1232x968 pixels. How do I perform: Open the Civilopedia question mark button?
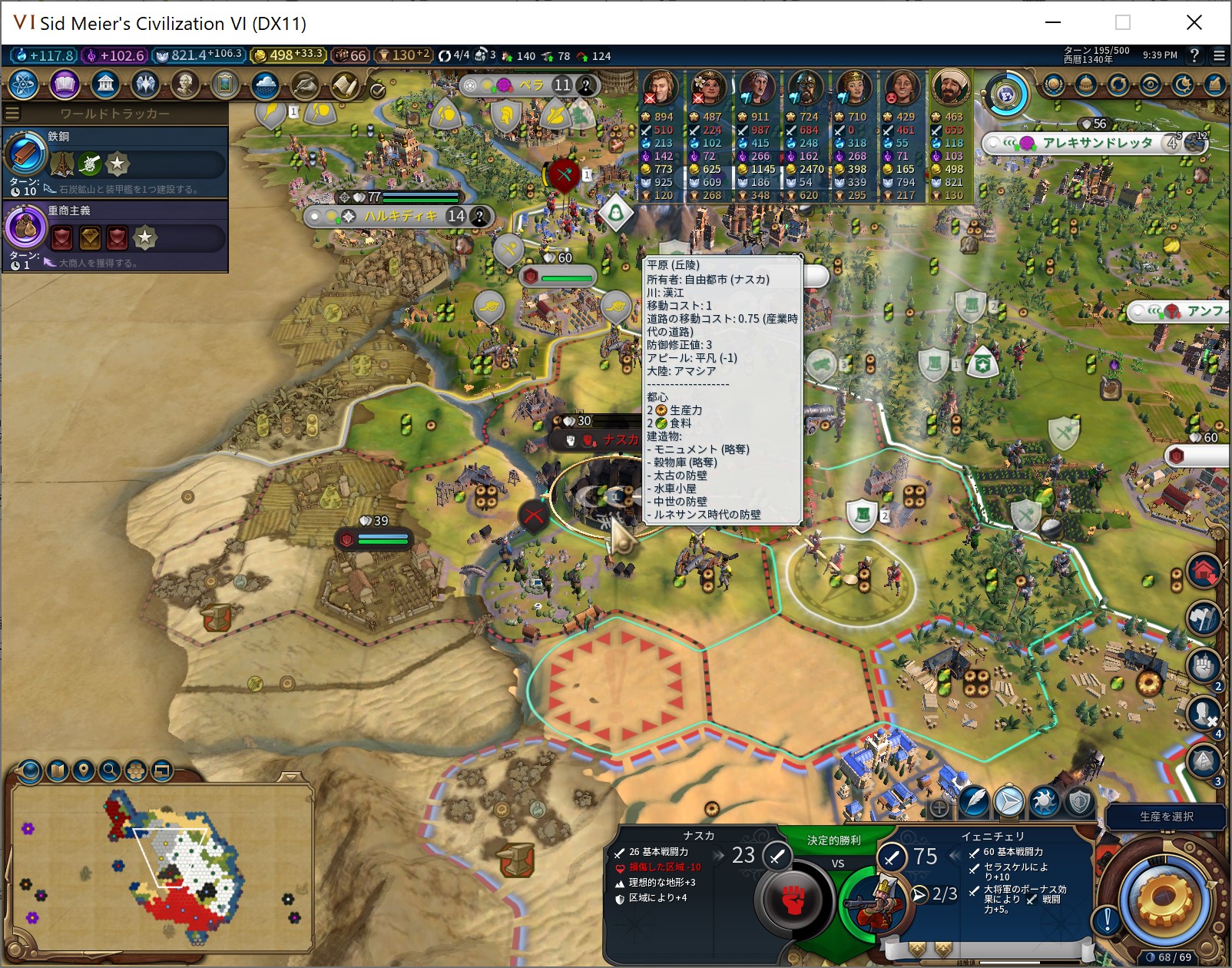(x=1194, y=55)
